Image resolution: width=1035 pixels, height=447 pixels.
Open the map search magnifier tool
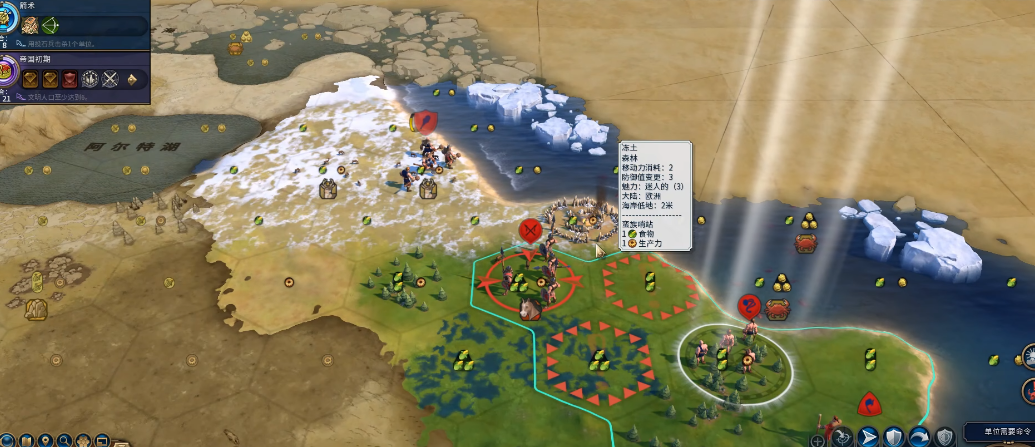click(x=64, y=440)
